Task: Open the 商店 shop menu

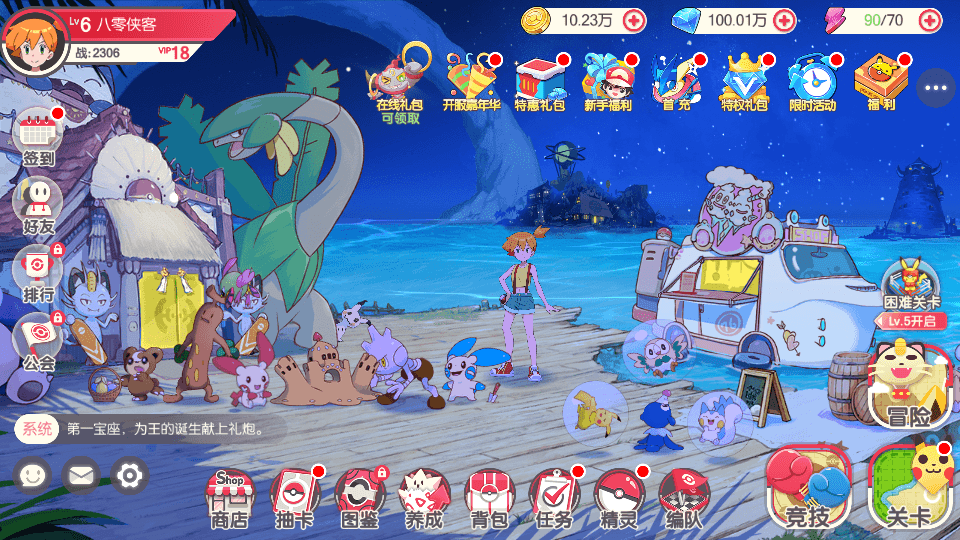Action: (229, 497)
